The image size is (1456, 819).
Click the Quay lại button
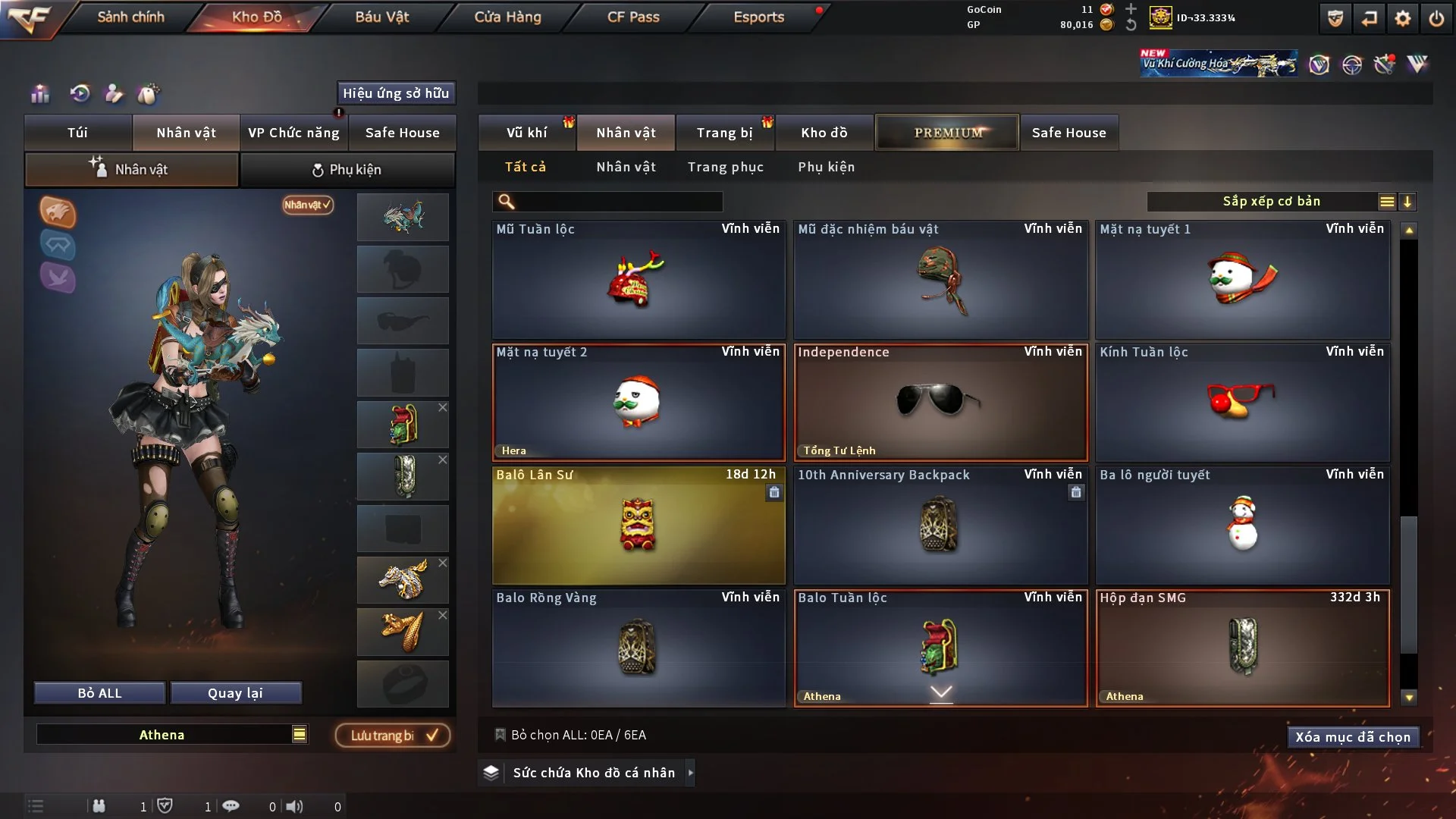tap(235, 693)
